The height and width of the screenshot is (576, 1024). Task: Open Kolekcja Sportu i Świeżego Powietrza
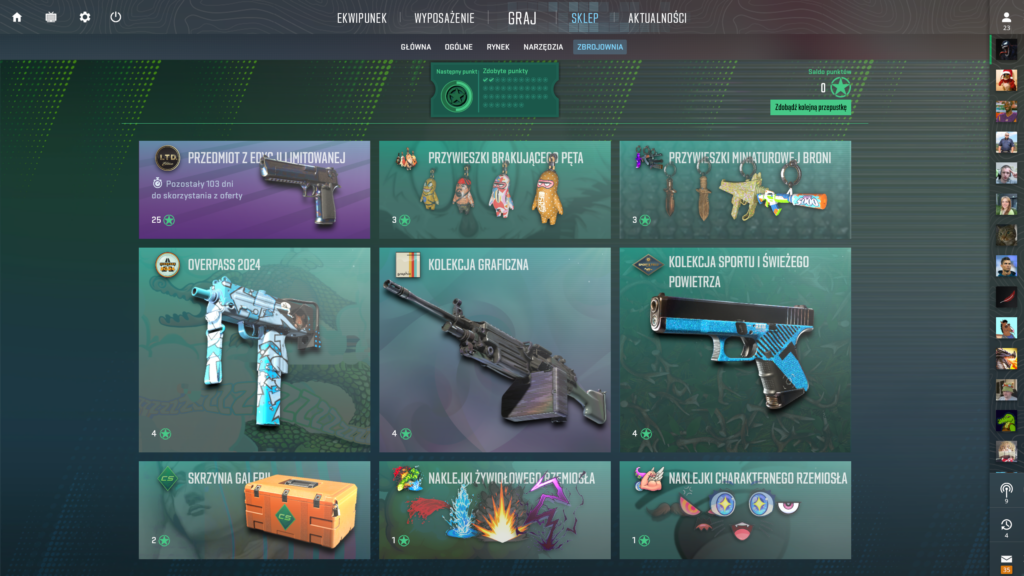click(x=735, y=350)
